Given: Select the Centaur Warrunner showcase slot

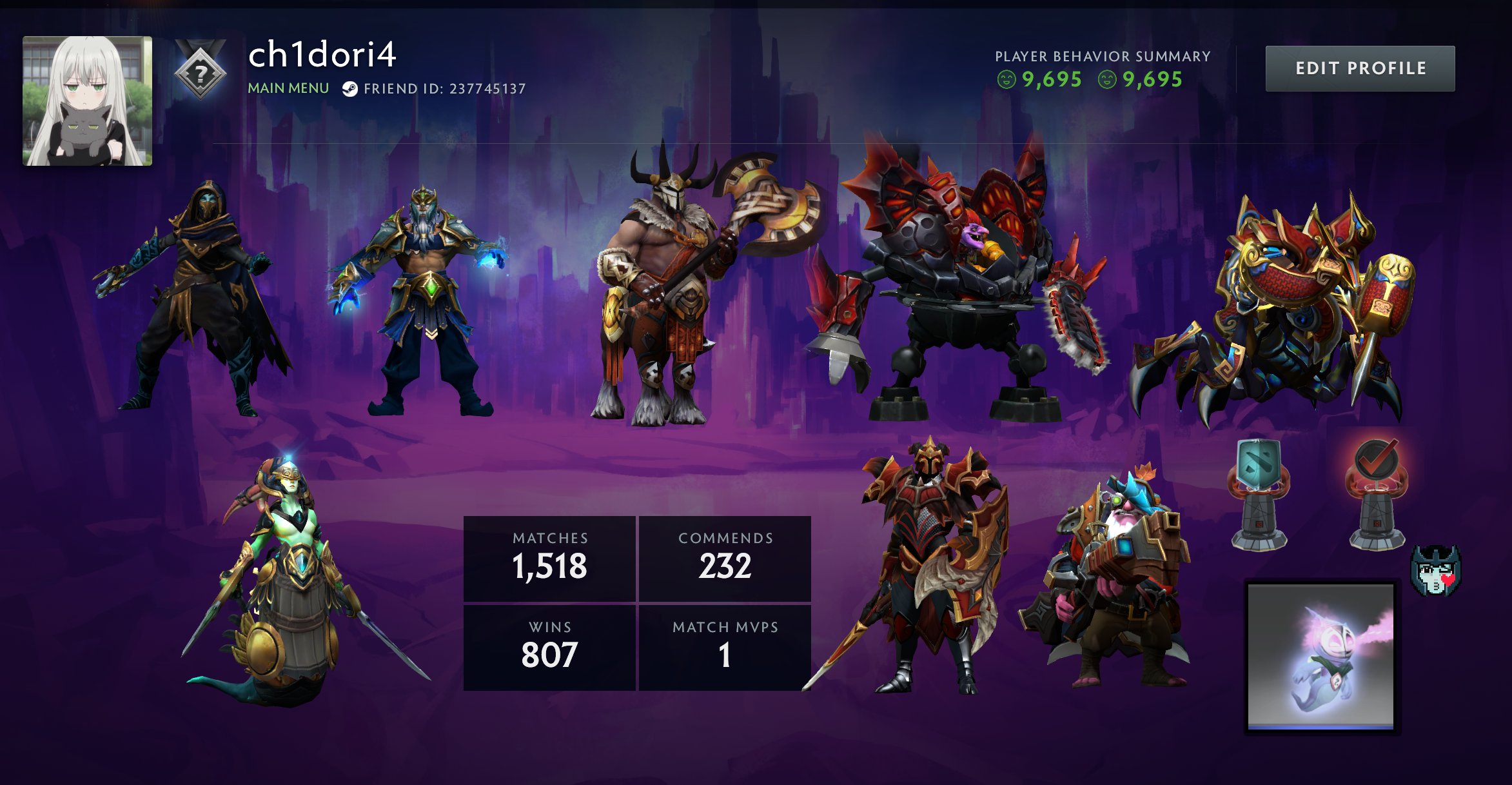Looking at the screenshot, I should pyautogui.click(x=683, y=290).
